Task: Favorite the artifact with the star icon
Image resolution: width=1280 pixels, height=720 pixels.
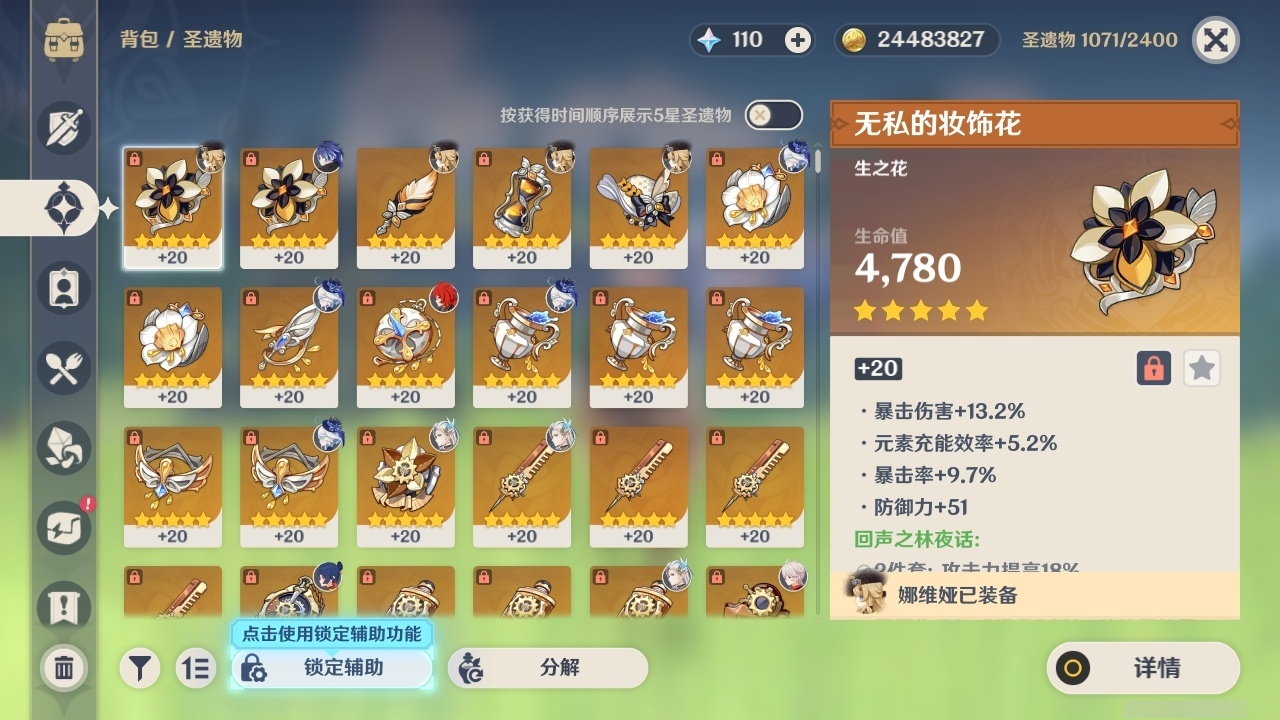Action: coord(1201,368)
